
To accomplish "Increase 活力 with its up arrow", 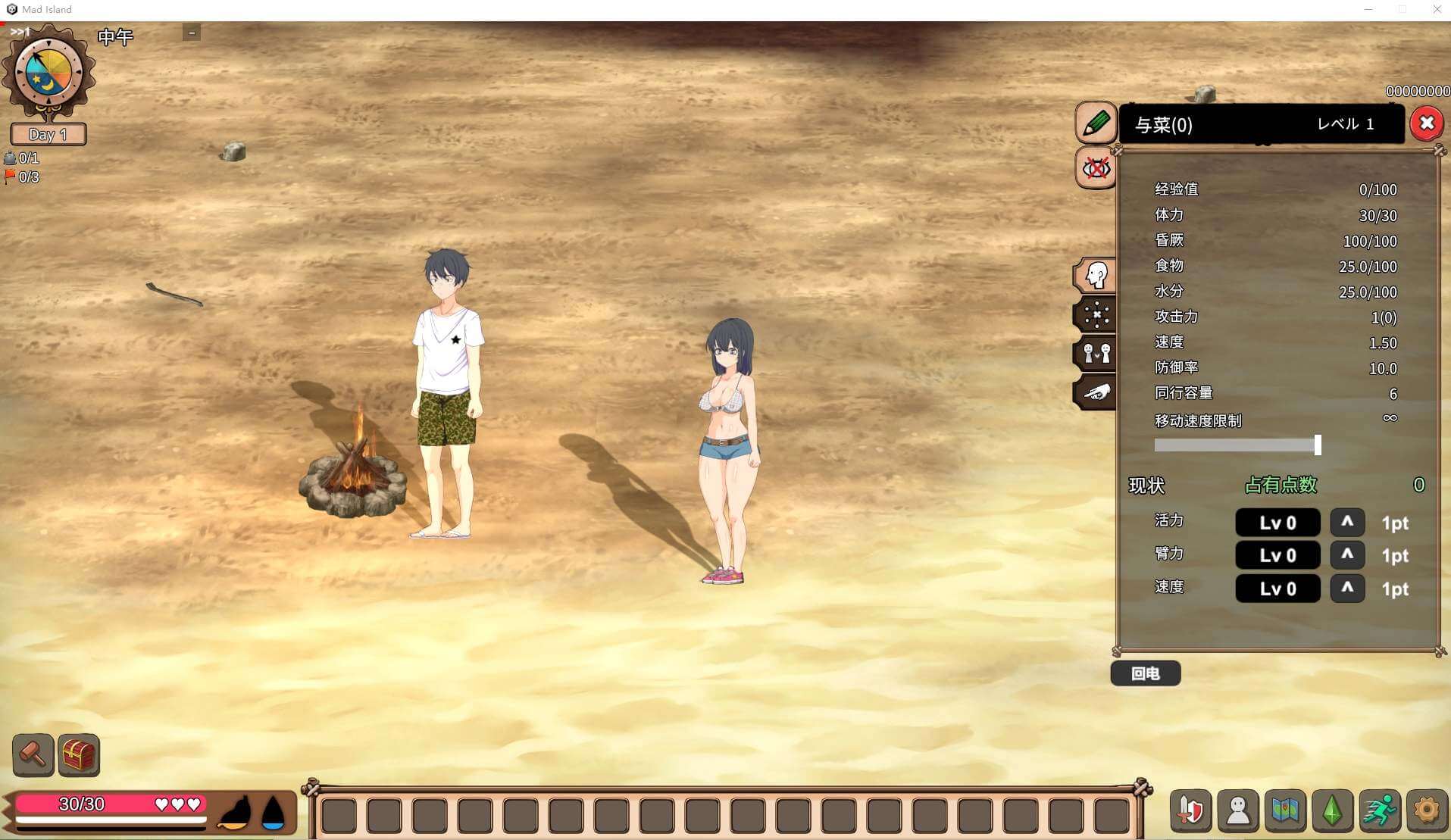I will (1347, 523).
